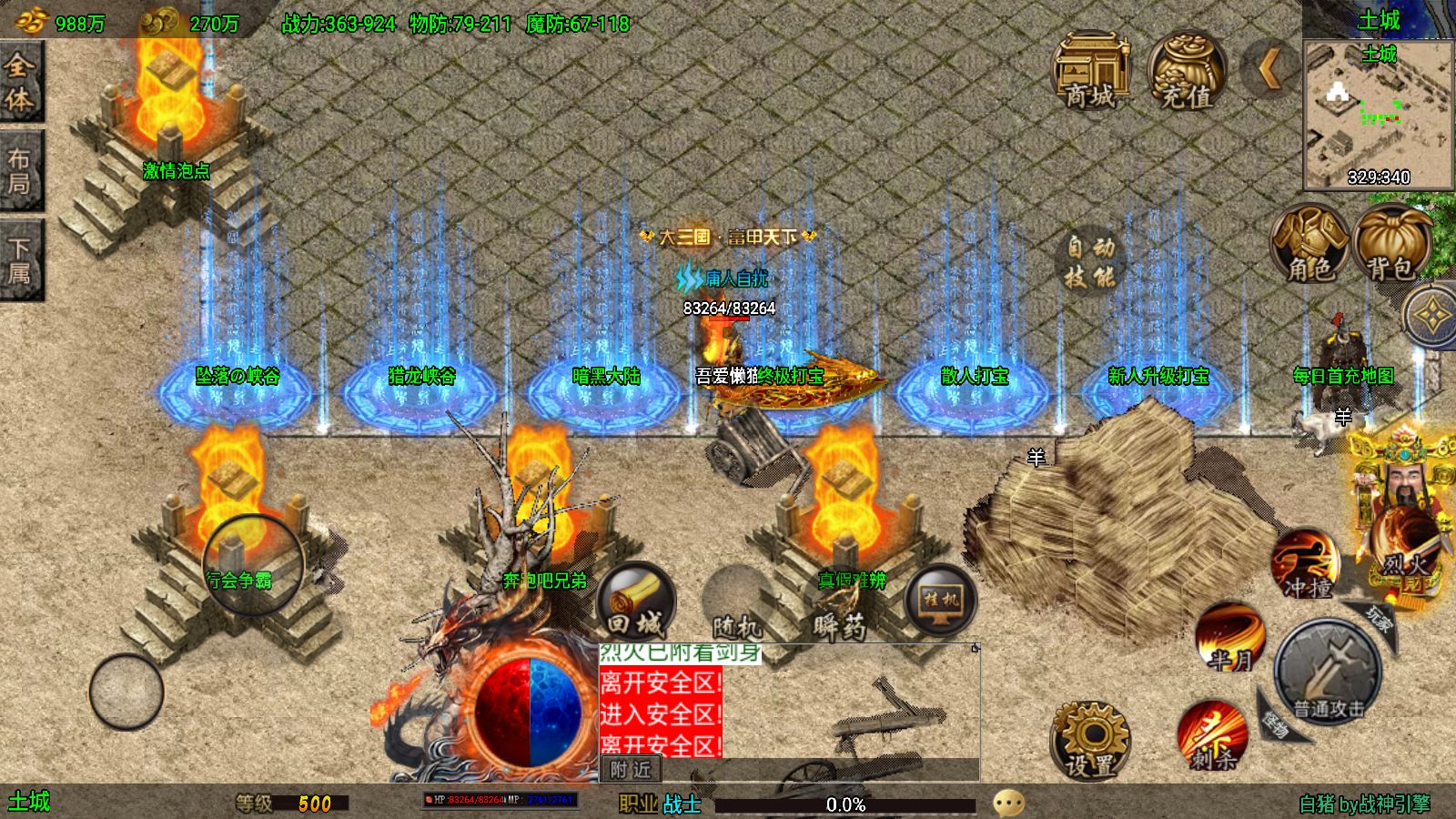Activate 挂机 auto-play mode
This screenshot has height=819, width=1456.
tap(941, 601)
